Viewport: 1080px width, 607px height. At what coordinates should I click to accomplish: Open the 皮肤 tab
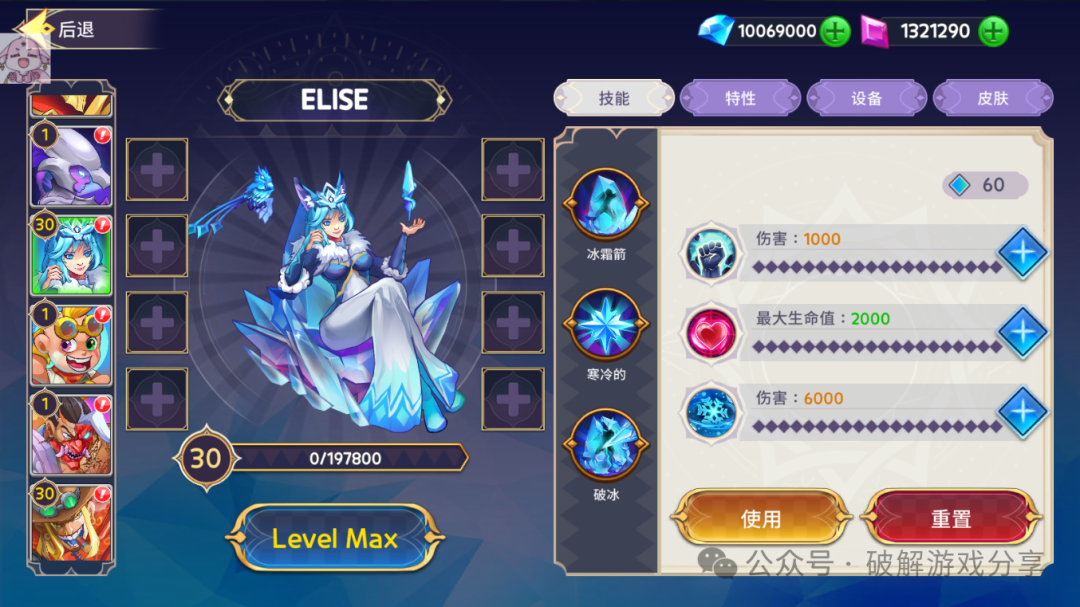coord(993,98)
